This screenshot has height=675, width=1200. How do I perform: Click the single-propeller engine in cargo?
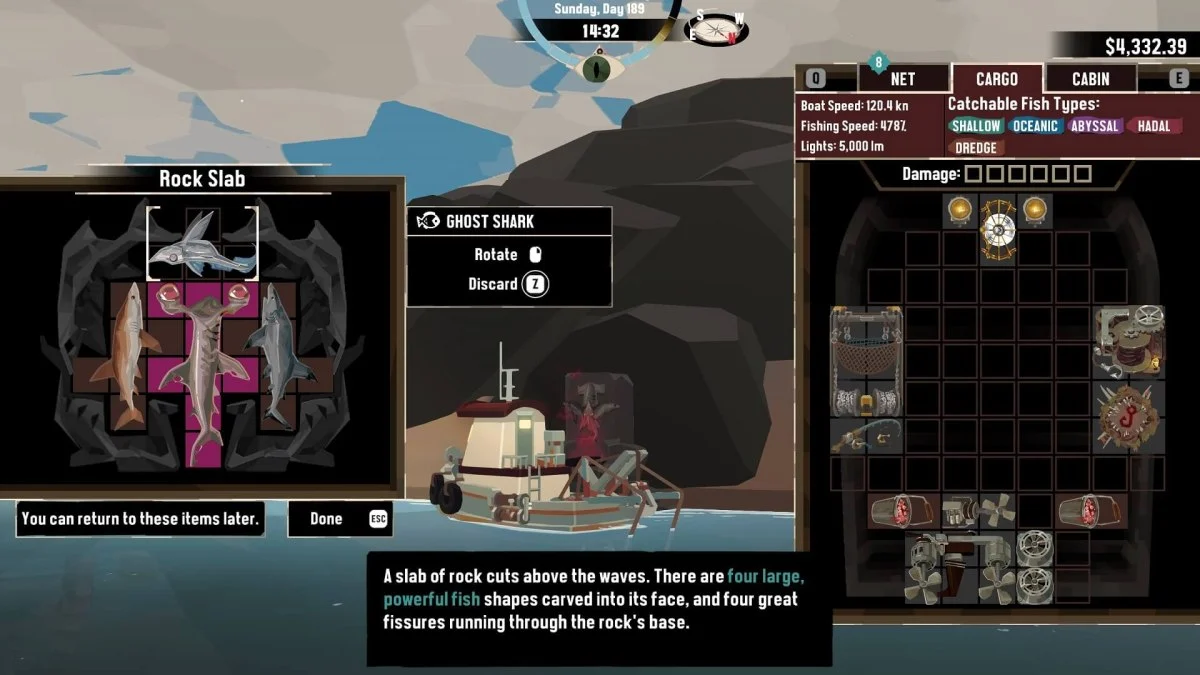(978, 511)
